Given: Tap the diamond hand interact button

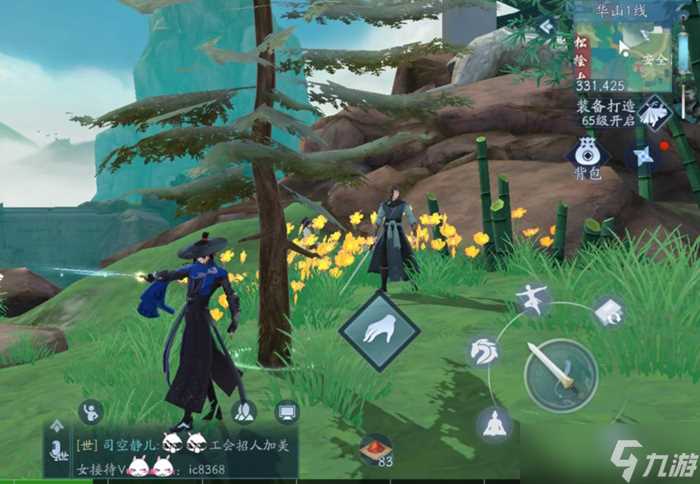Looking at the screenshot, I should 379,331.
